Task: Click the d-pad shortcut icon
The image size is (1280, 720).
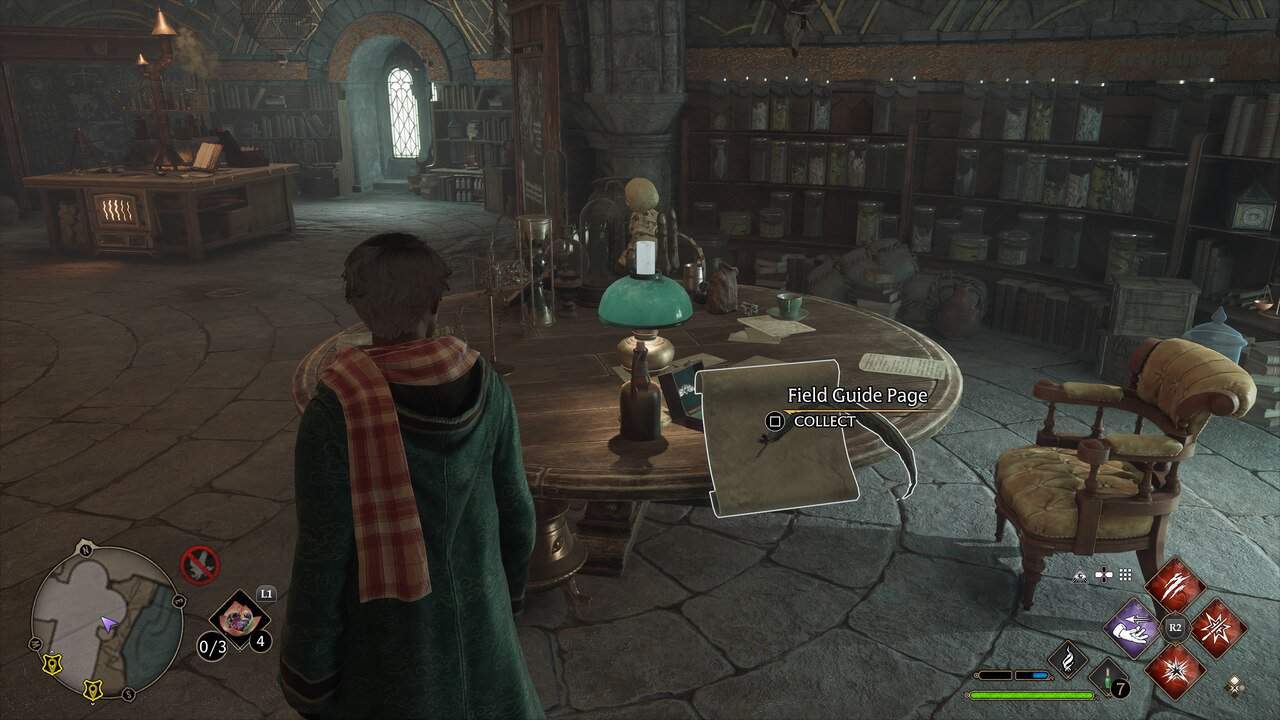Action: pos(1104,575)
